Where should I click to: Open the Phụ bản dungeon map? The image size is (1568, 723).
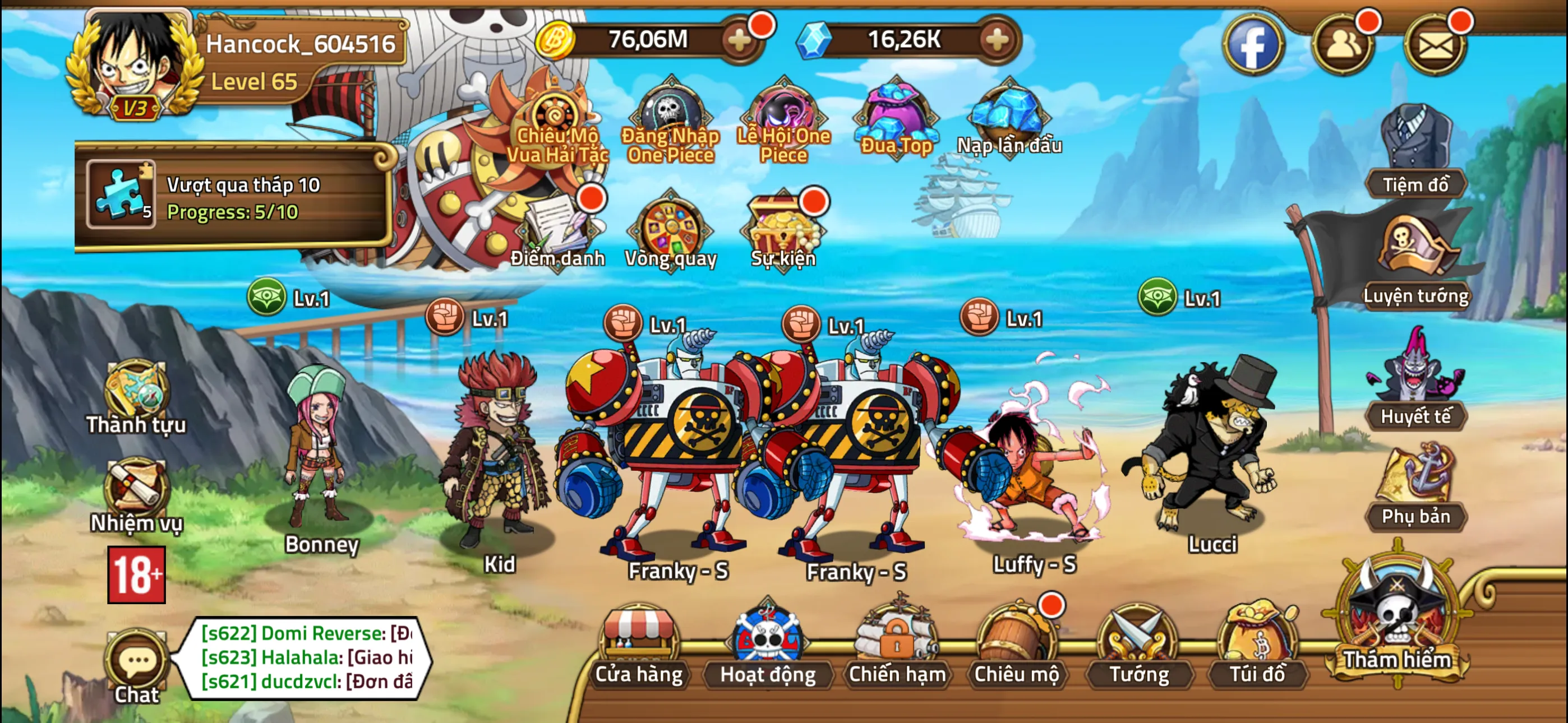point(1415,487)
